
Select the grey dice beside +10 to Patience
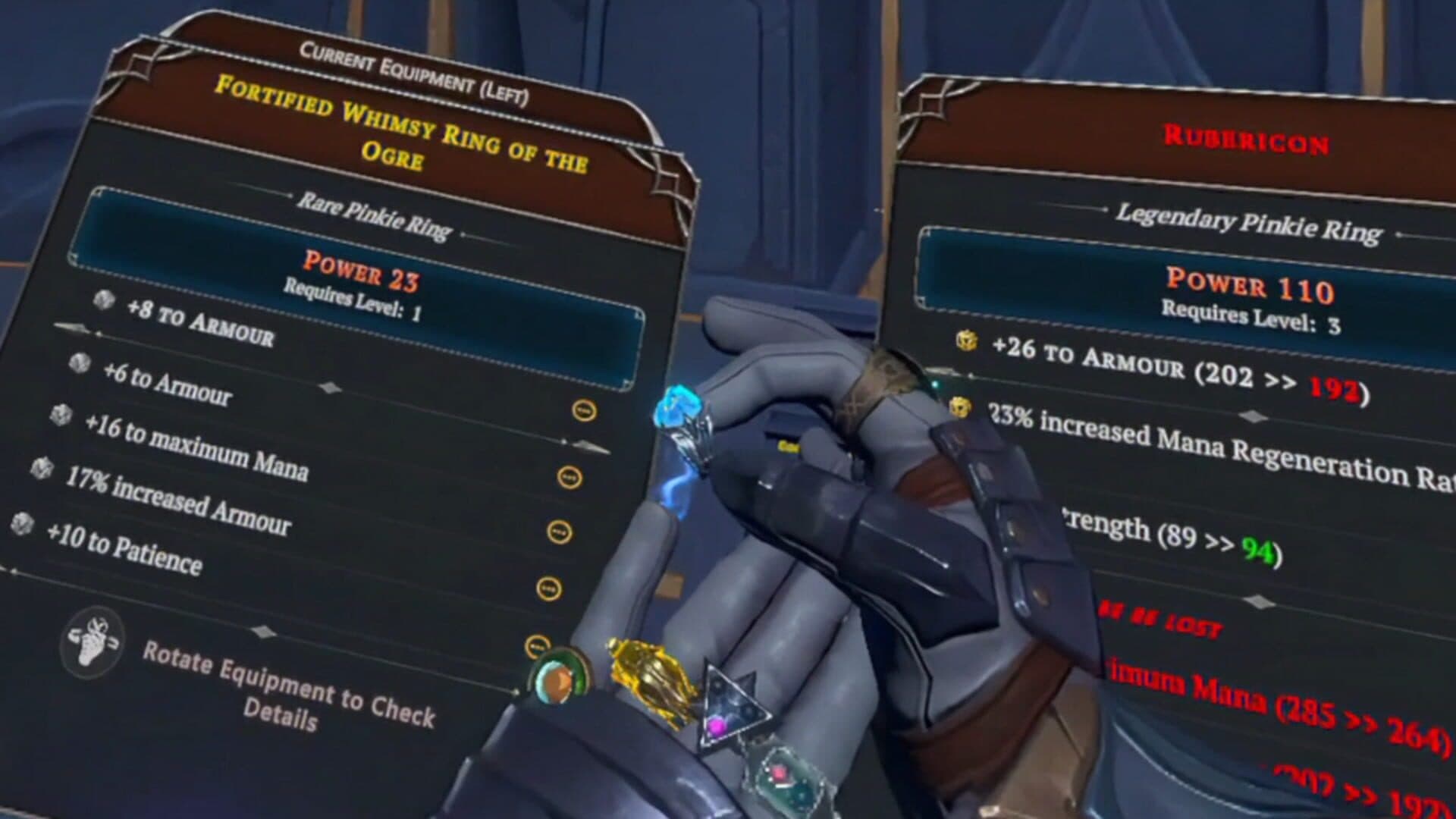click(22, 522)
